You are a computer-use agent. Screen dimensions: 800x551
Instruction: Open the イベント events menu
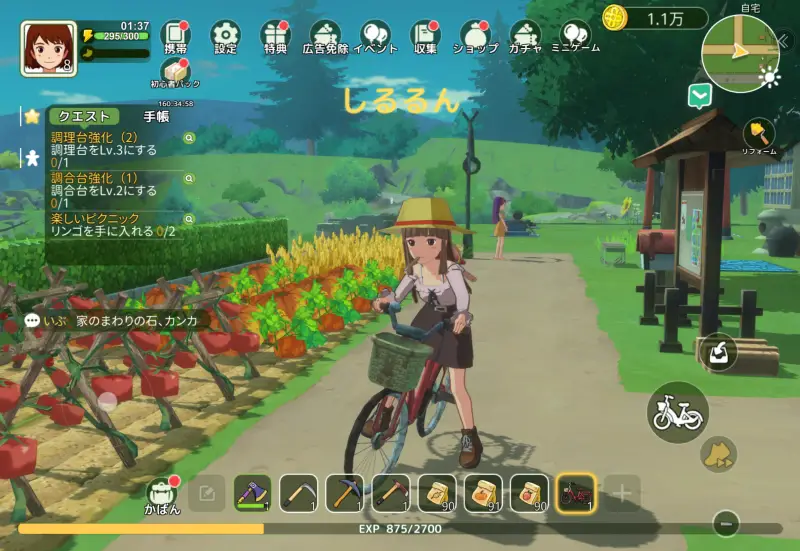coord(376,35)
